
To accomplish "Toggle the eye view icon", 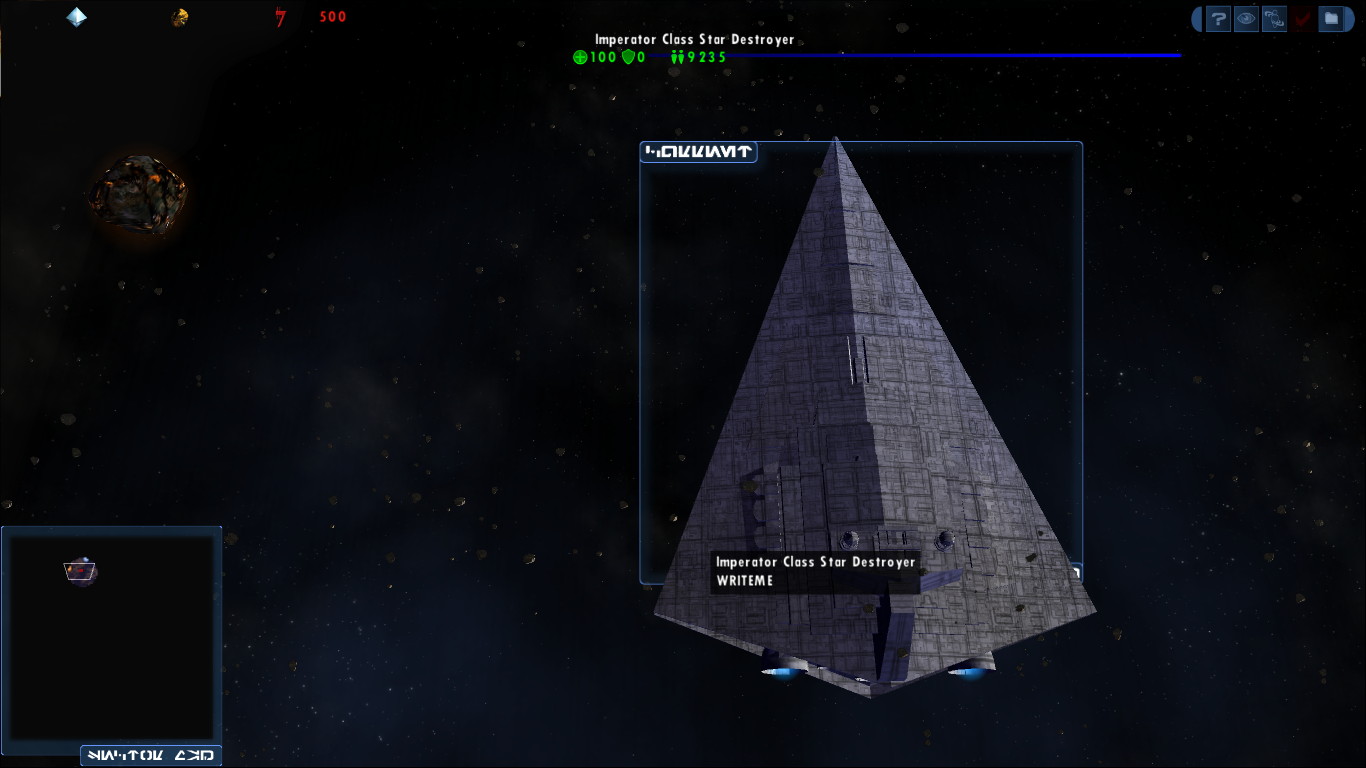I will click(x=1246, y=19).
